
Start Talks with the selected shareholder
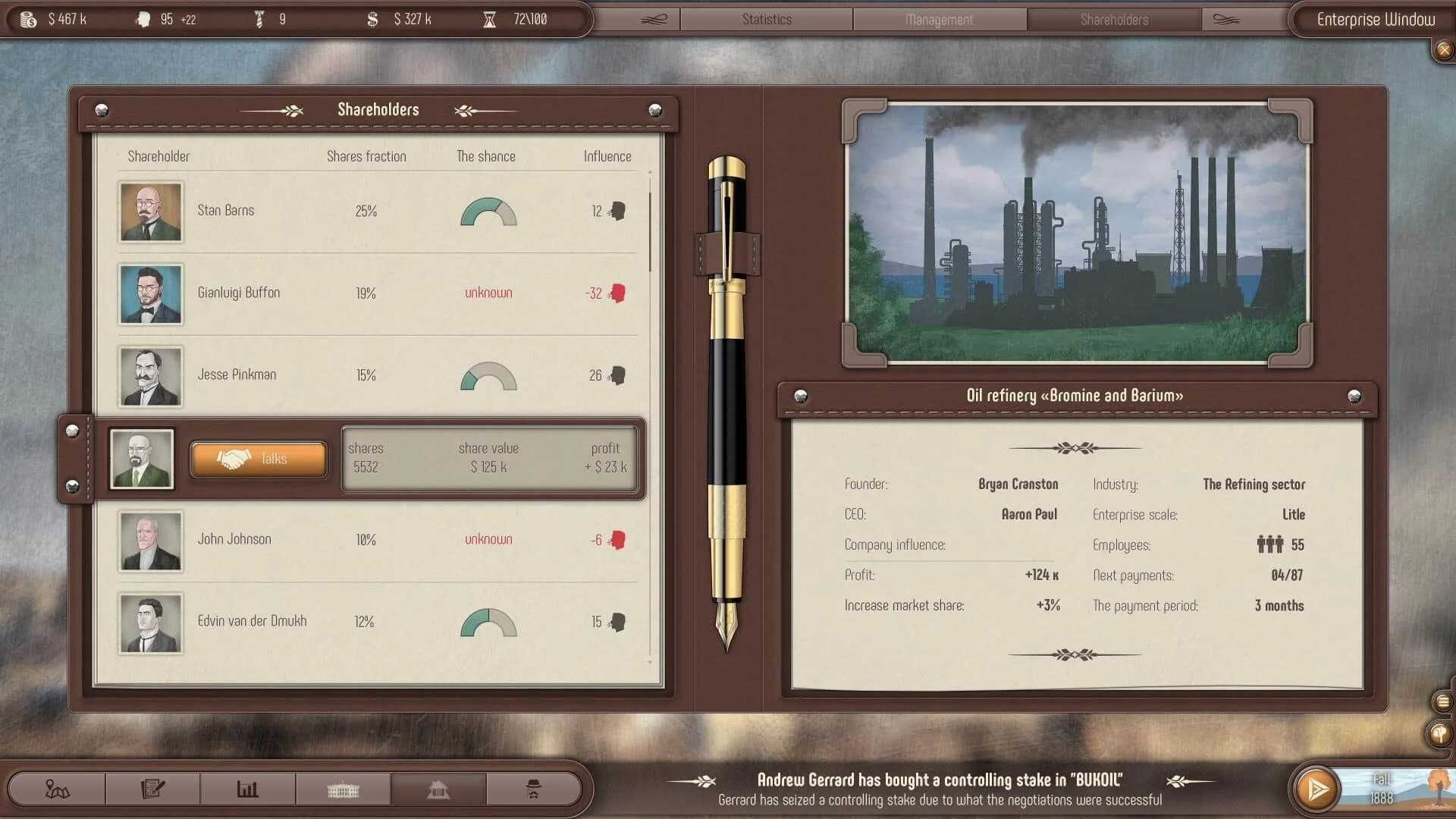258,458
